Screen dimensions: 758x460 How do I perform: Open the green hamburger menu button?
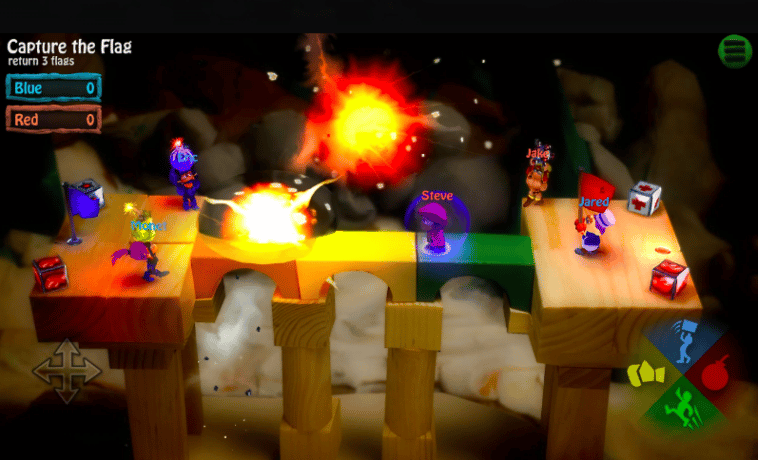735,51
